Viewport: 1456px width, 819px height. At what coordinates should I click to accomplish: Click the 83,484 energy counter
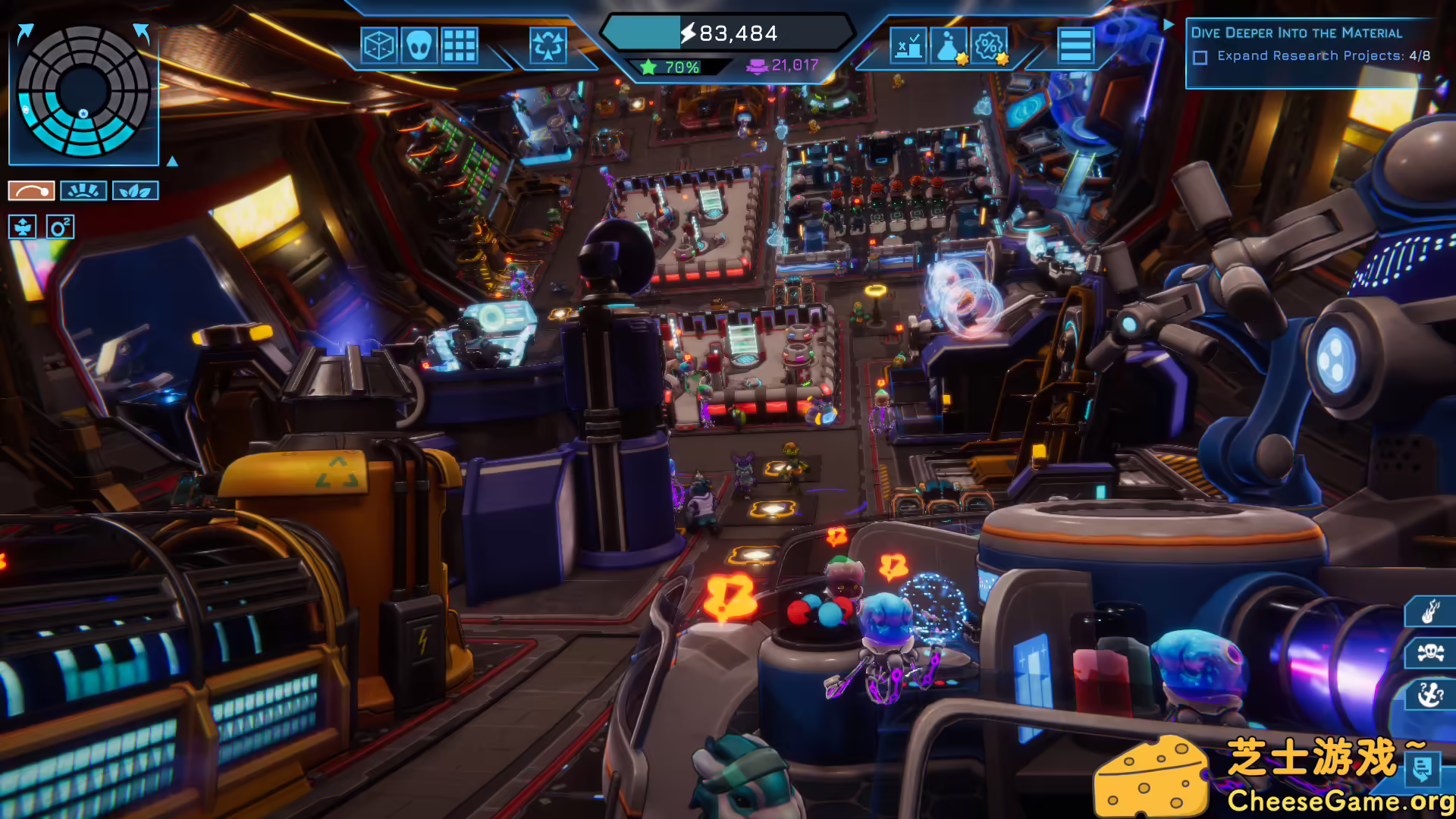[728, 33]
